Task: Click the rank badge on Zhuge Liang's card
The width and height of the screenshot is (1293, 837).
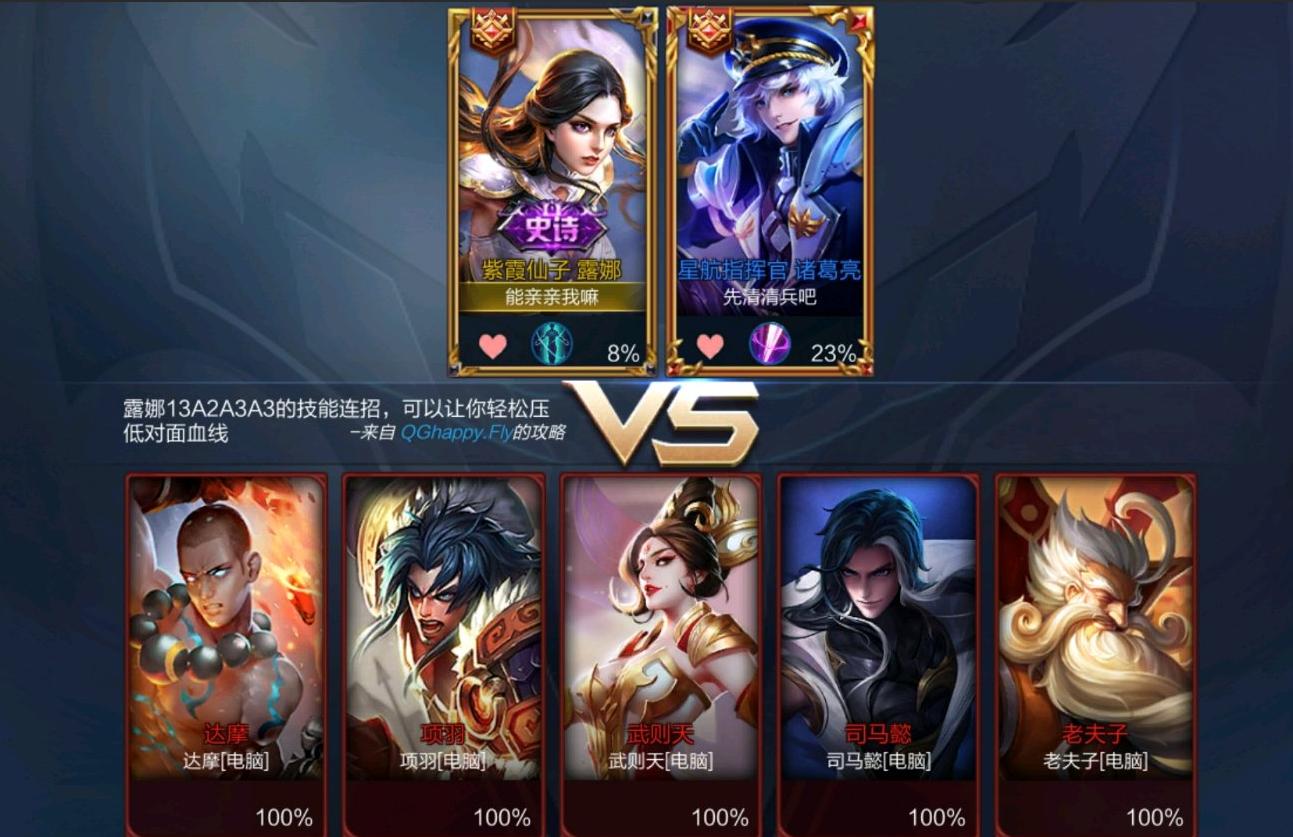Action: tap(708, 26)
